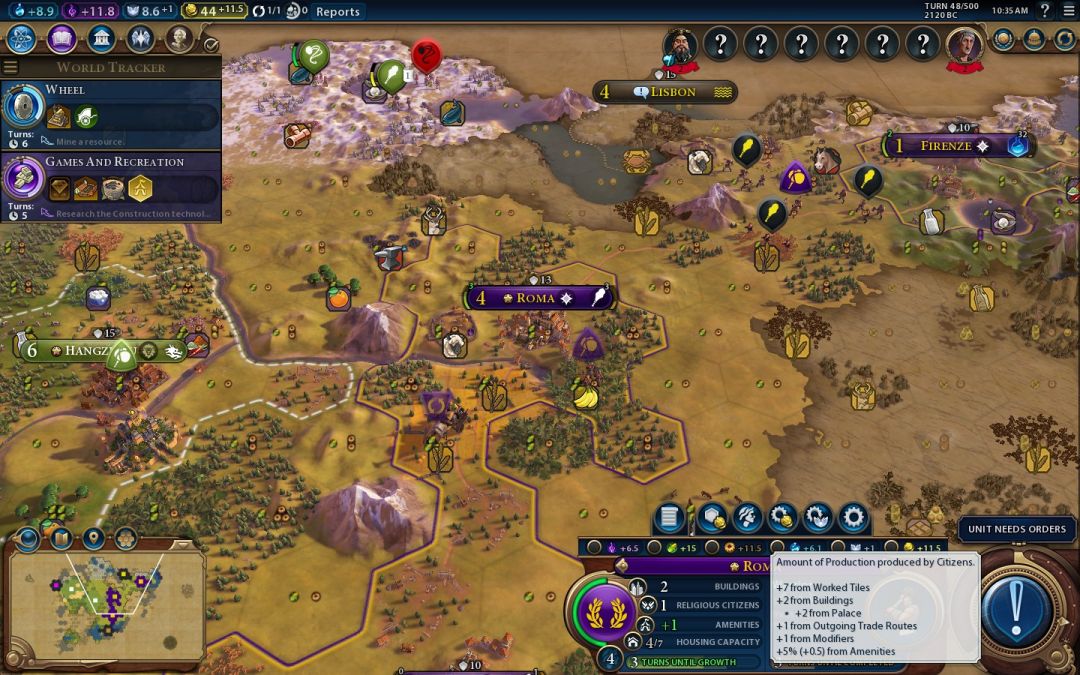The image size is (1080, 675).
Task: Select the Wheel research tracker entry
Action: 110,114
